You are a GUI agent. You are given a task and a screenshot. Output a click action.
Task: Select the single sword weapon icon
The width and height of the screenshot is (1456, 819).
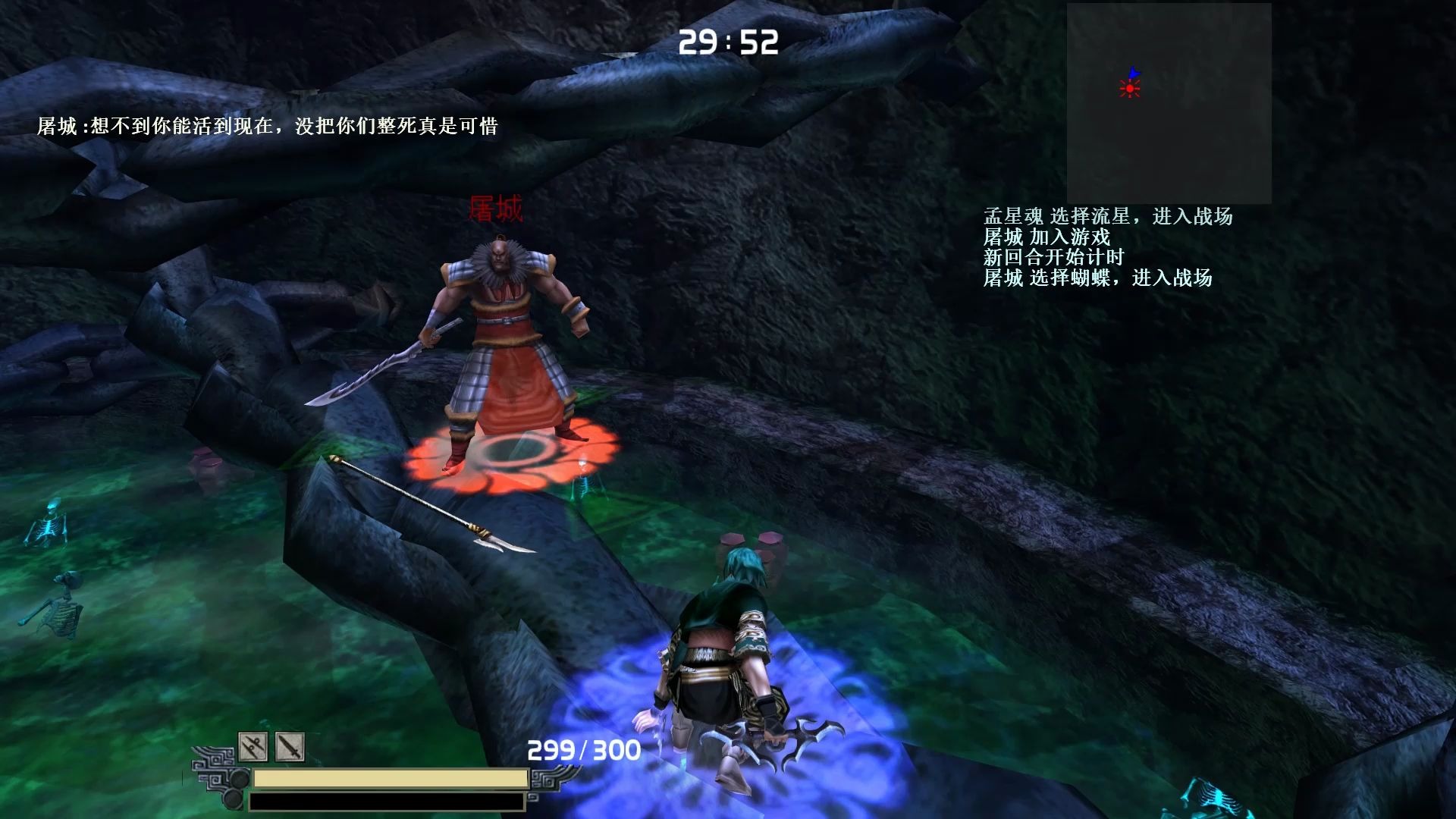pos(290,747)
